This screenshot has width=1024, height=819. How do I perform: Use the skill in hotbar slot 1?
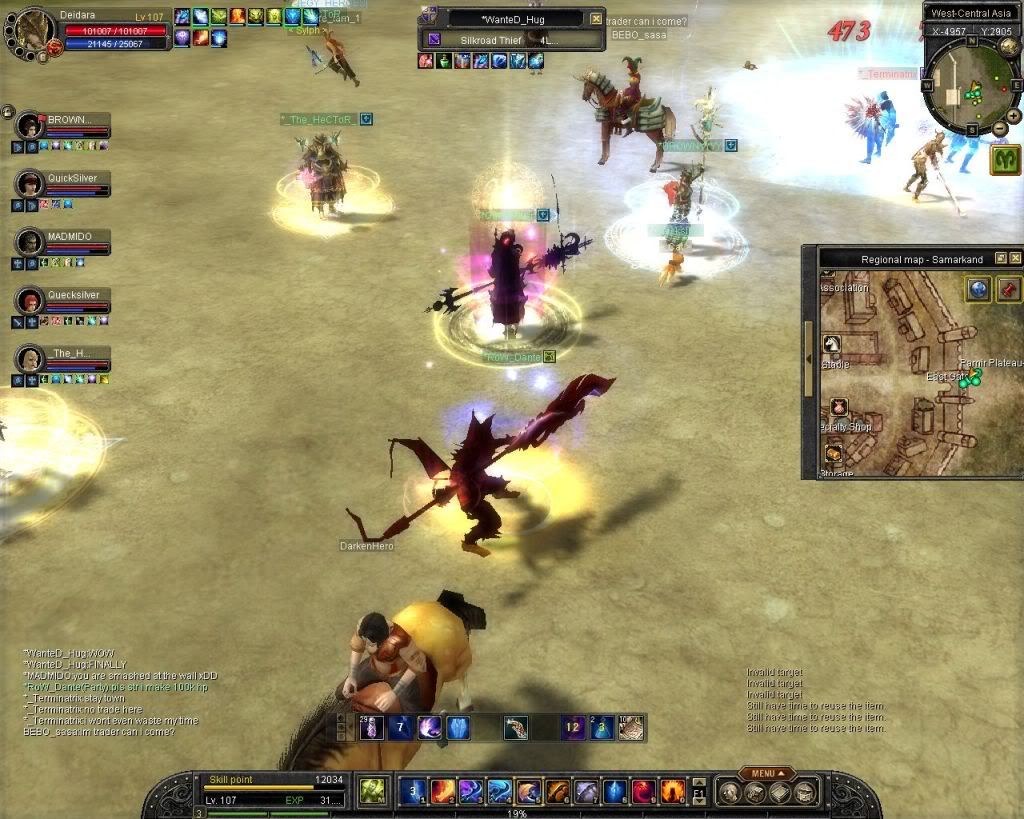414,791
